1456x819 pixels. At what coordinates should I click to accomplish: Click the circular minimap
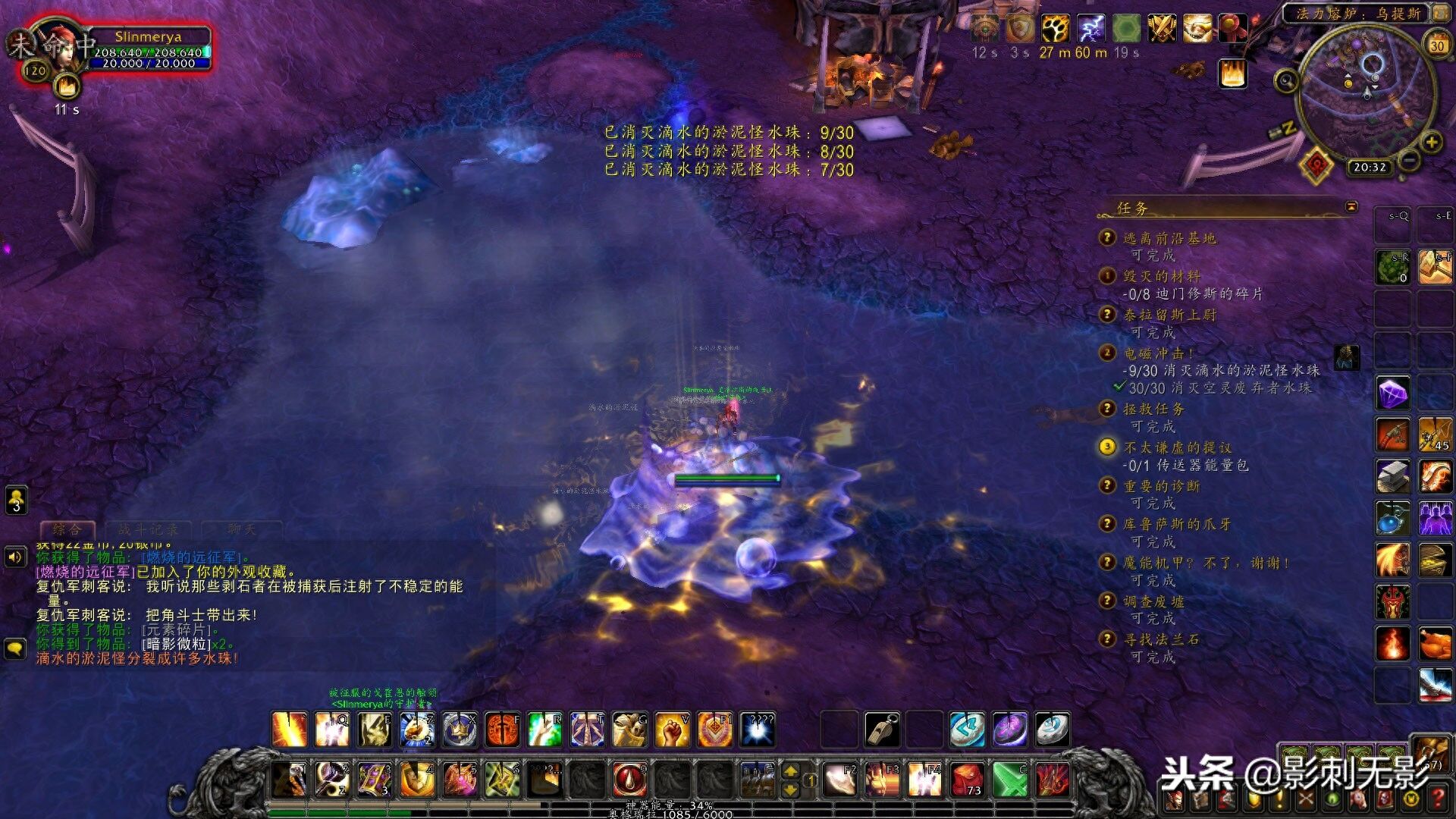click(1367, 91)
